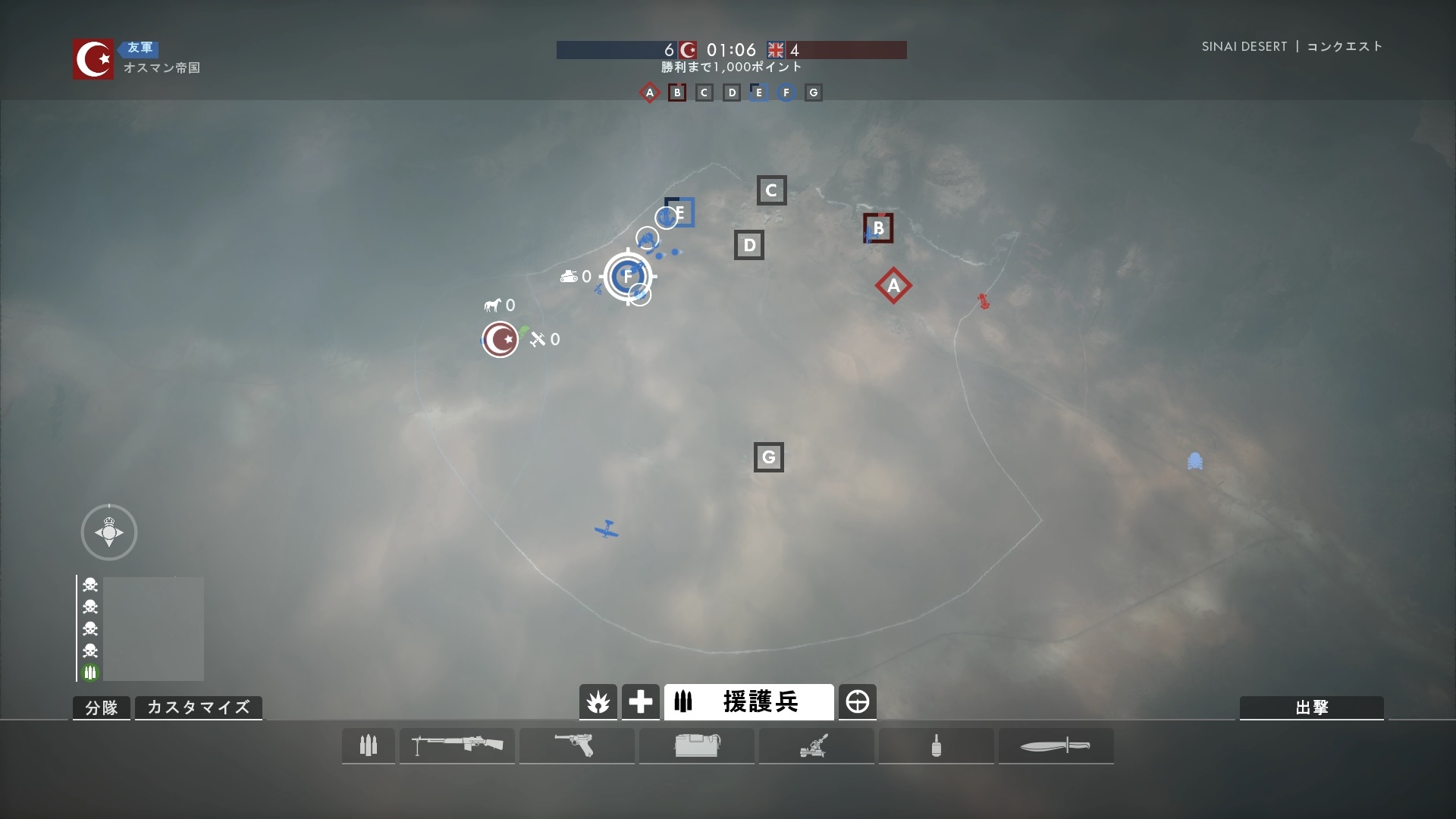Choose the pistol sidearm slot
Viewport: 1456px width, 819px height.
[x=576, y=745]
